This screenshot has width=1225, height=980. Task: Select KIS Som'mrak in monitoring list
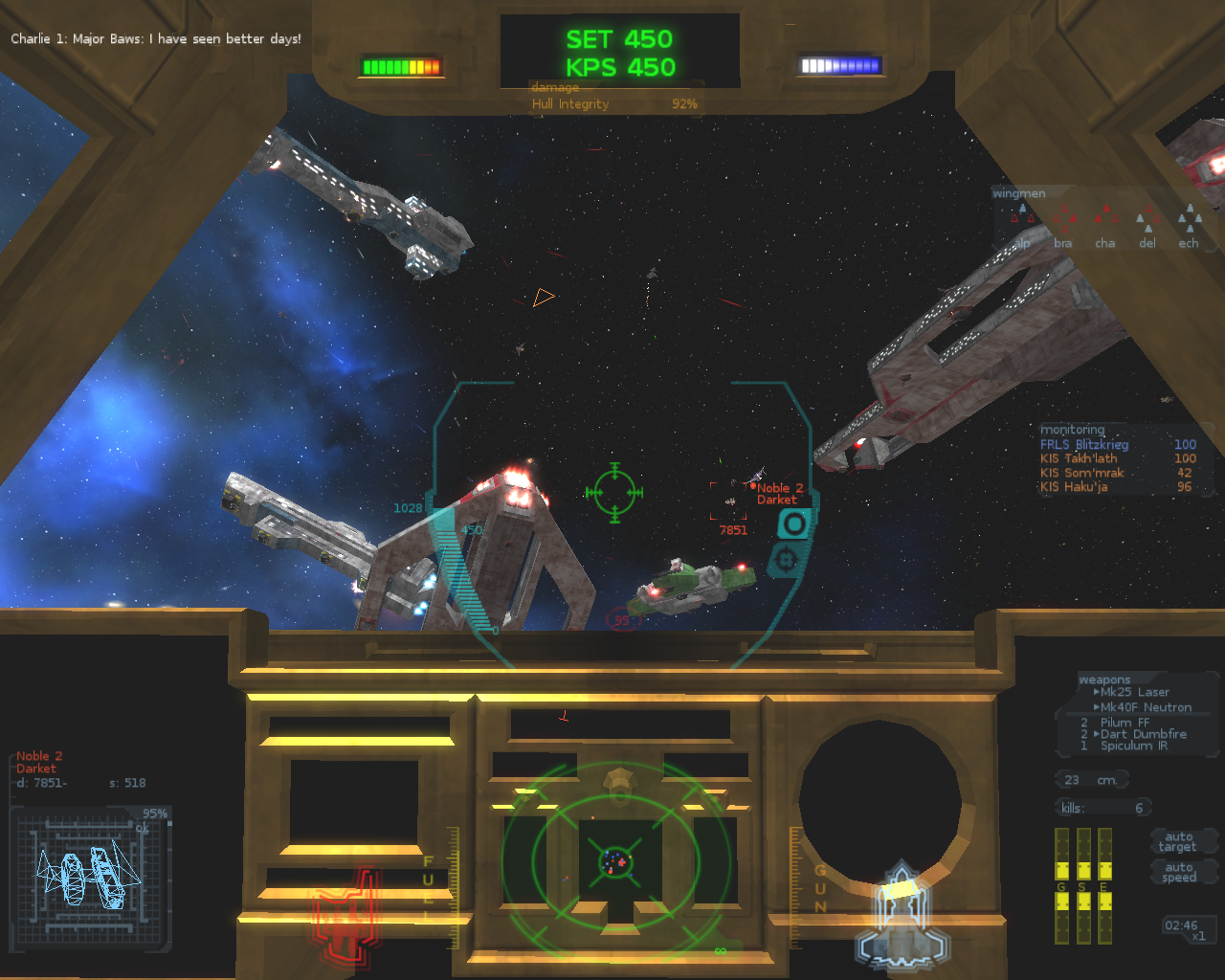click(1082, 473)
